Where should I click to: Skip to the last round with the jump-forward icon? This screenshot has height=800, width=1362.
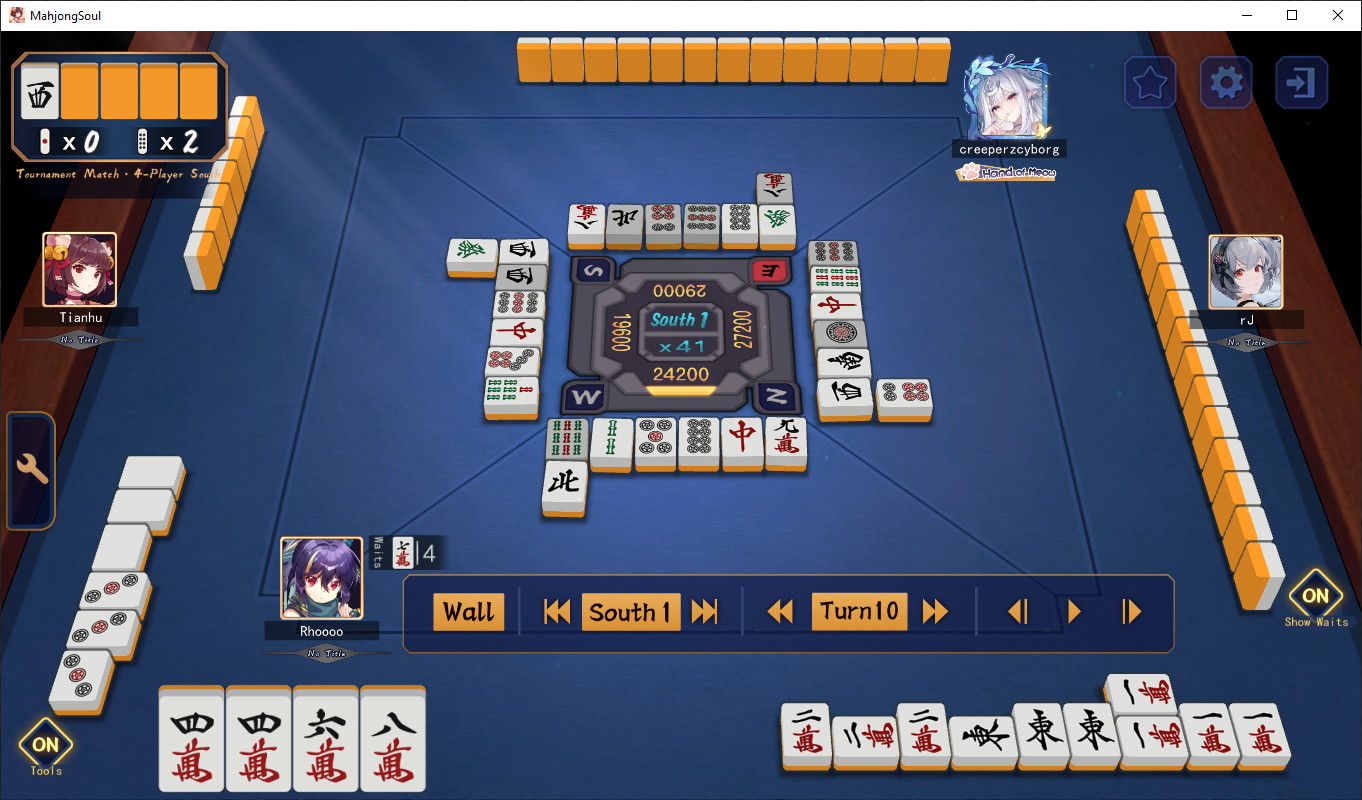706,612
